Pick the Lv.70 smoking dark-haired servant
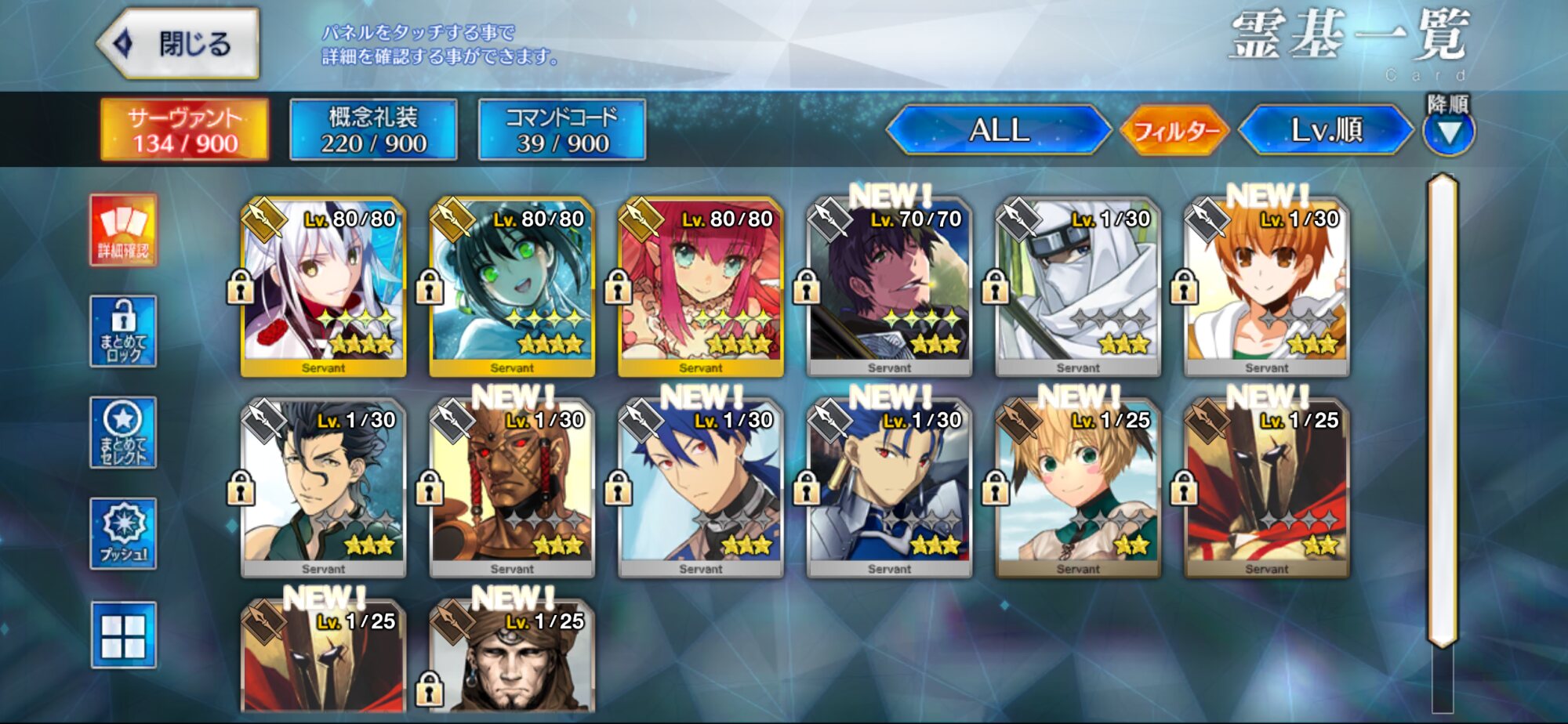This screenshot has width=1568, height=724. (x=889, y=287)
